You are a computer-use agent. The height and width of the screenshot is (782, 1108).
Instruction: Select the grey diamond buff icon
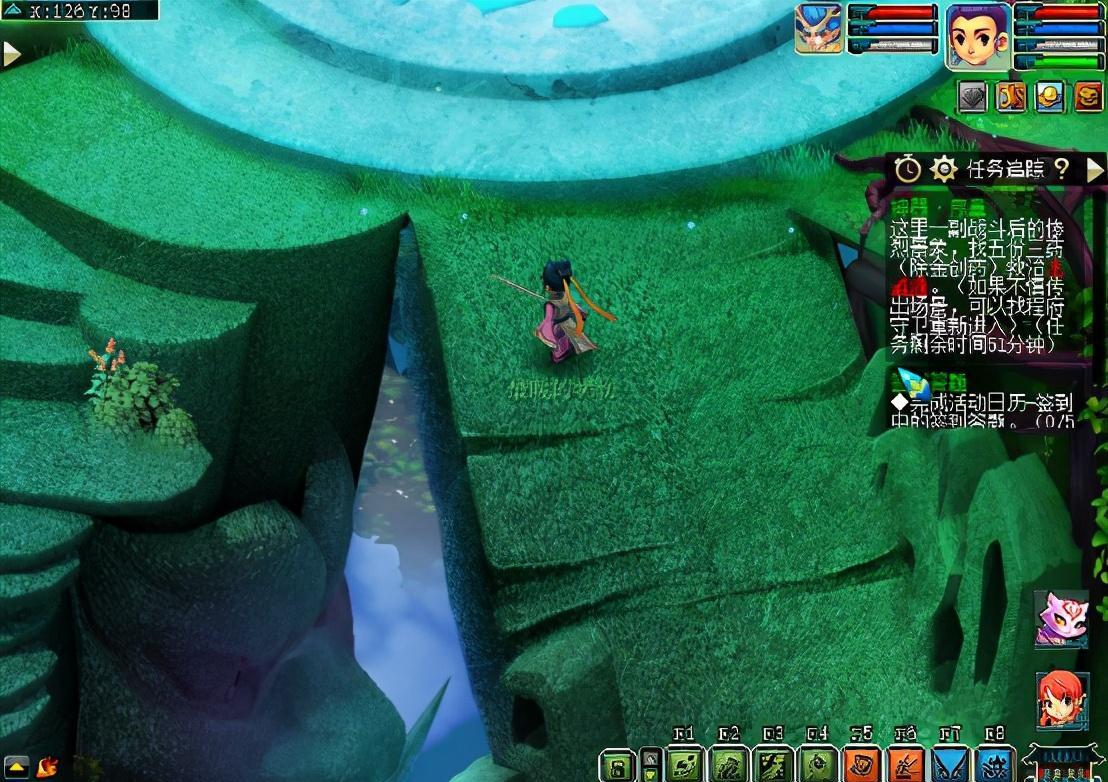click(x=973, y=96)
